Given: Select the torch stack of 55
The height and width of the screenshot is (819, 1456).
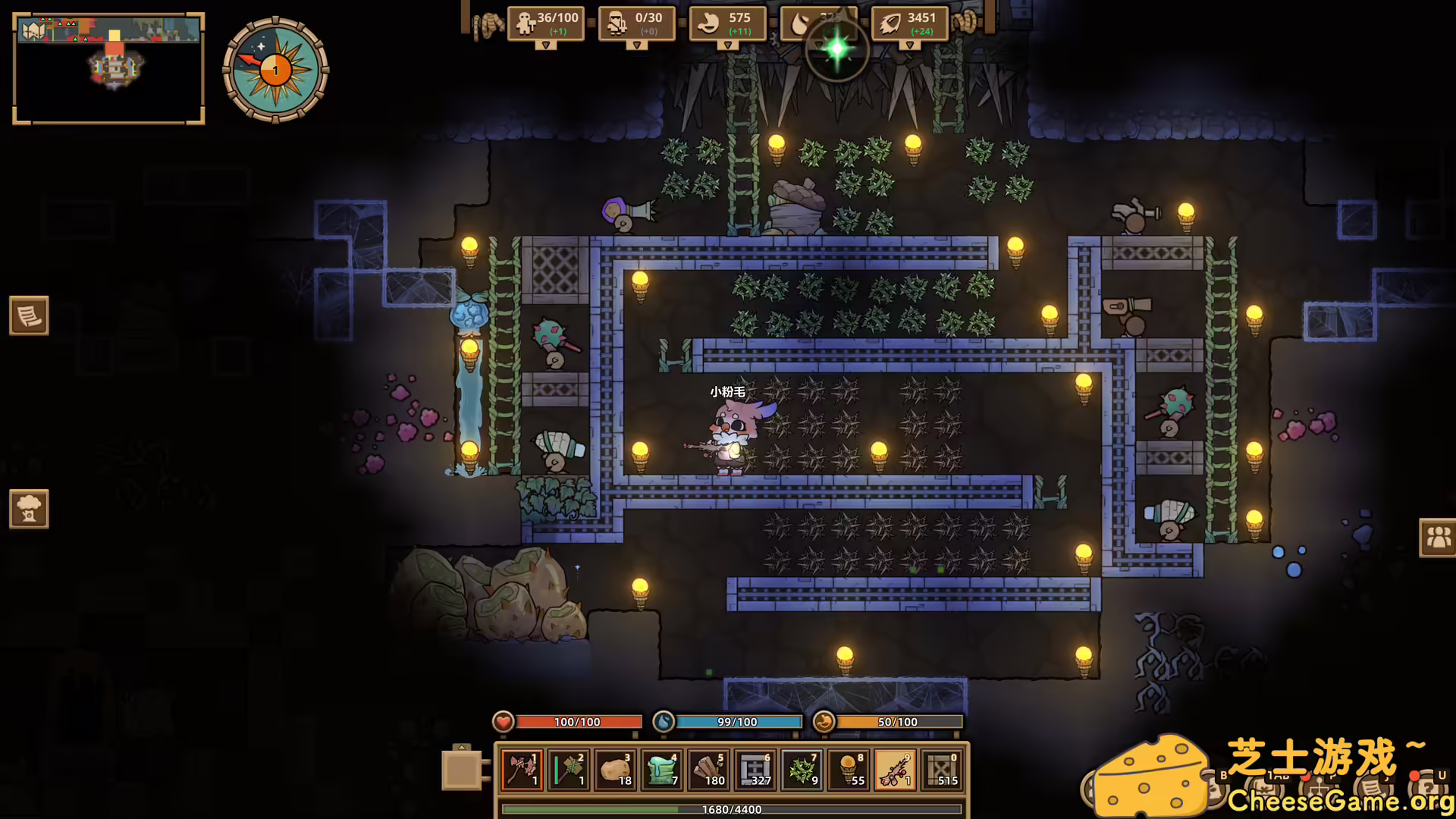Looking at the screenshot, I should click(x=849, y=770).
